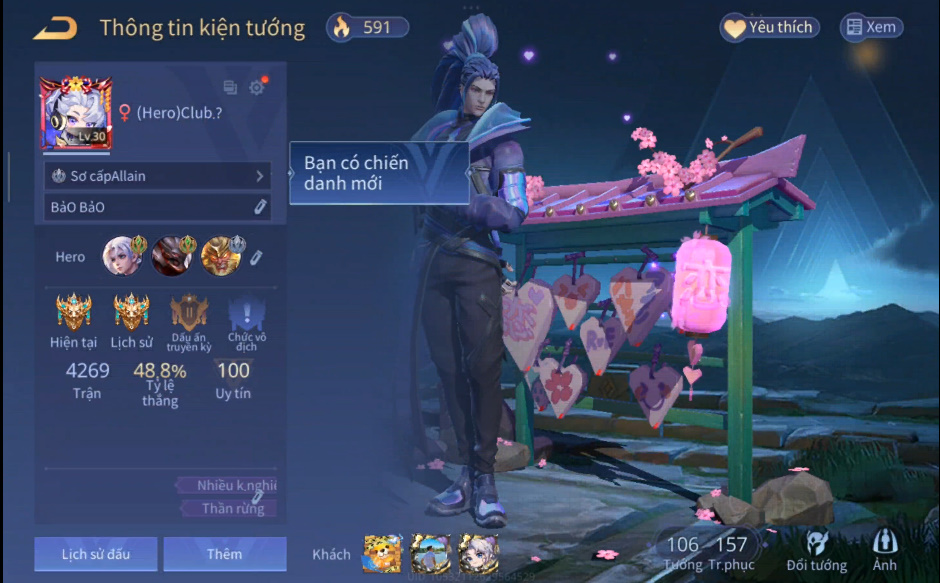Viewport: 940px width, 583px height.
Task: View the shiba dog visitor avatar
Action: (382, 553)
